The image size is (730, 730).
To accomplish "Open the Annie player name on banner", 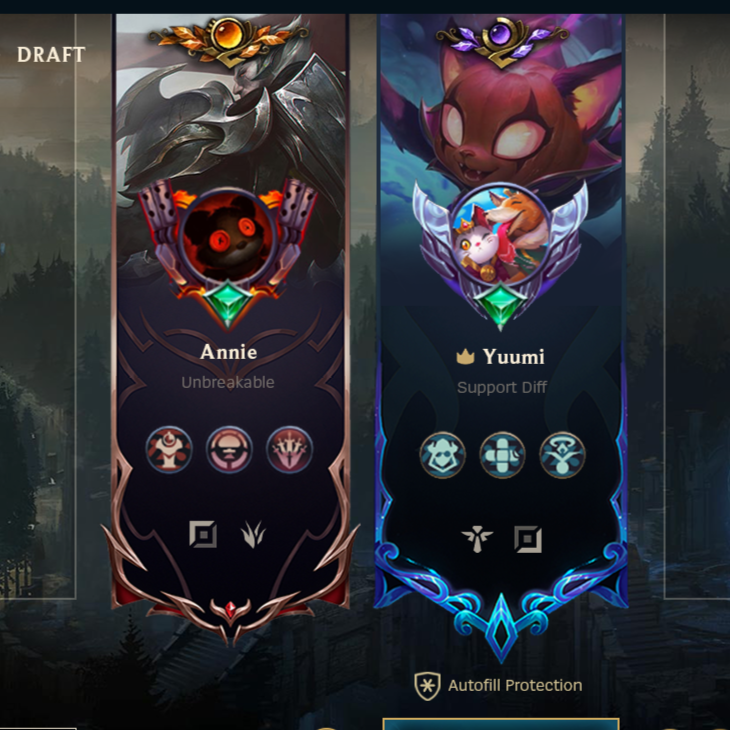I will [229, 352].
